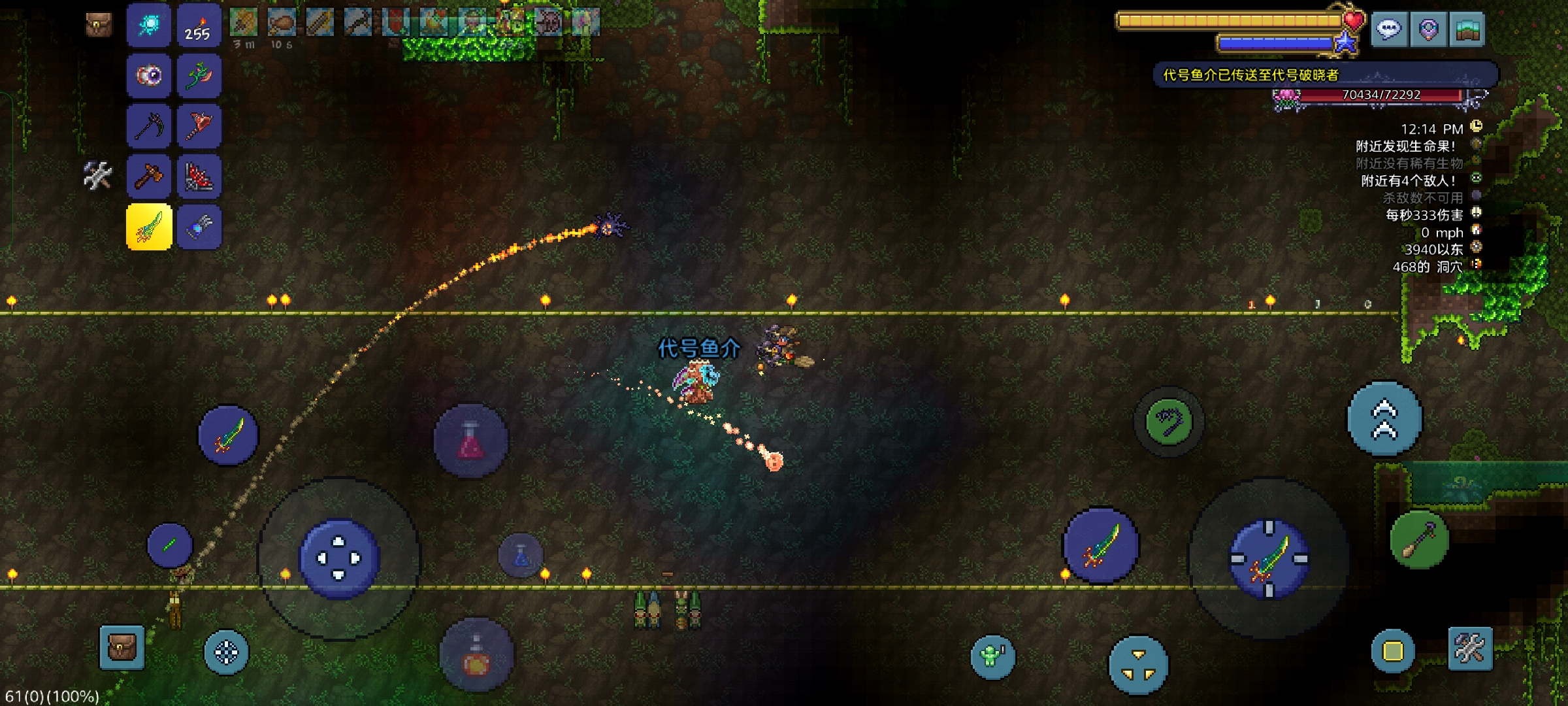This screenshot has width=1568, height=706.
Task: Select the wooden hammer hotbar slot
Action: click(149, 176)
